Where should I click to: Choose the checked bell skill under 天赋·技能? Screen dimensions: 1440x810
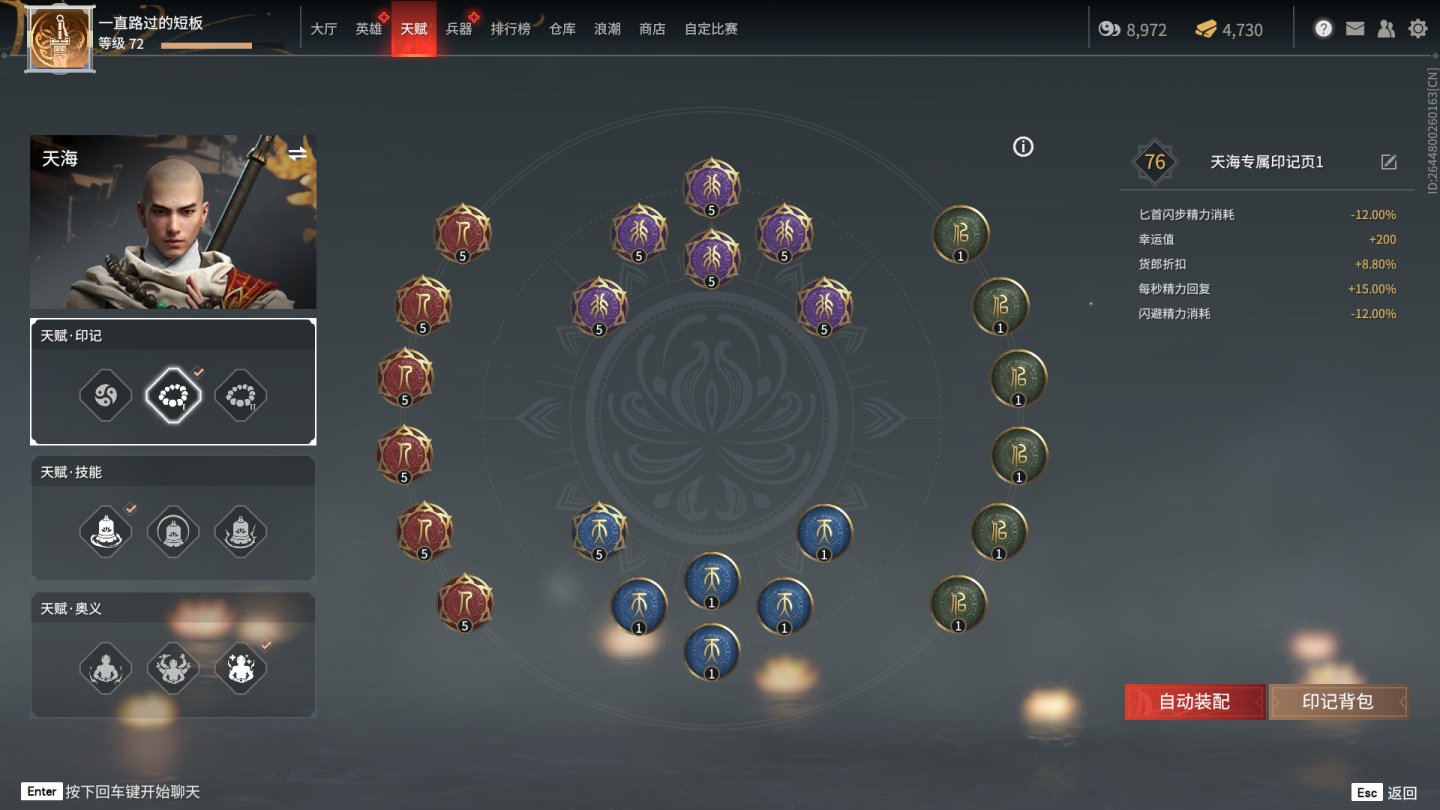coord(106,531)
